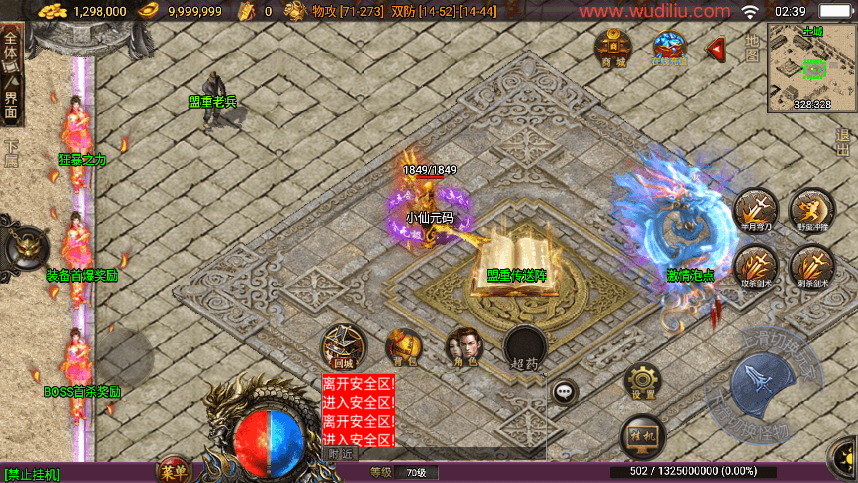Switch to the 附近 nearby chat tab

click(342, 454)
